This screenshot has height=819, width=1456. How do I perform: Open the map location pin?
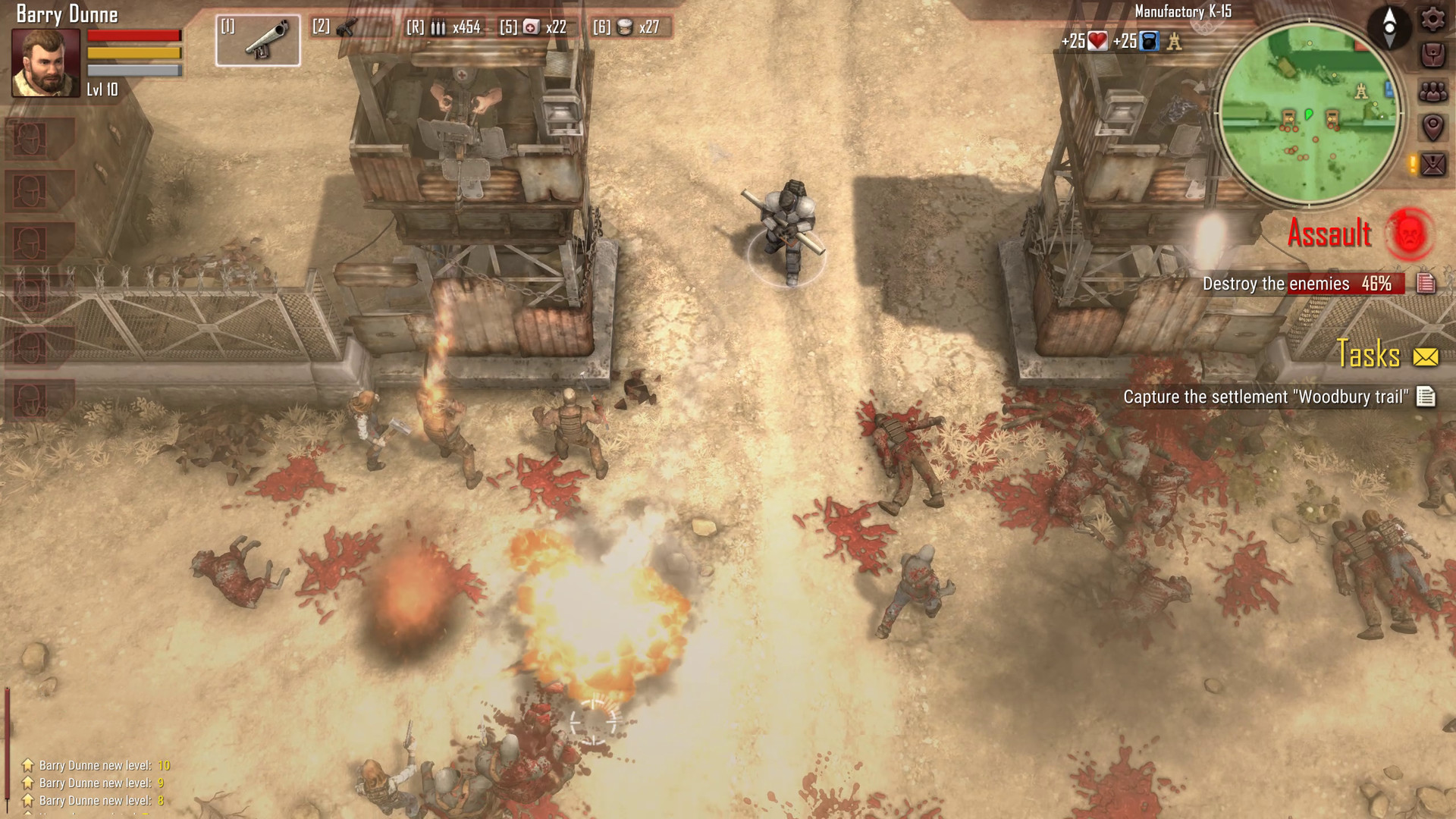[x=1432, y=124]
